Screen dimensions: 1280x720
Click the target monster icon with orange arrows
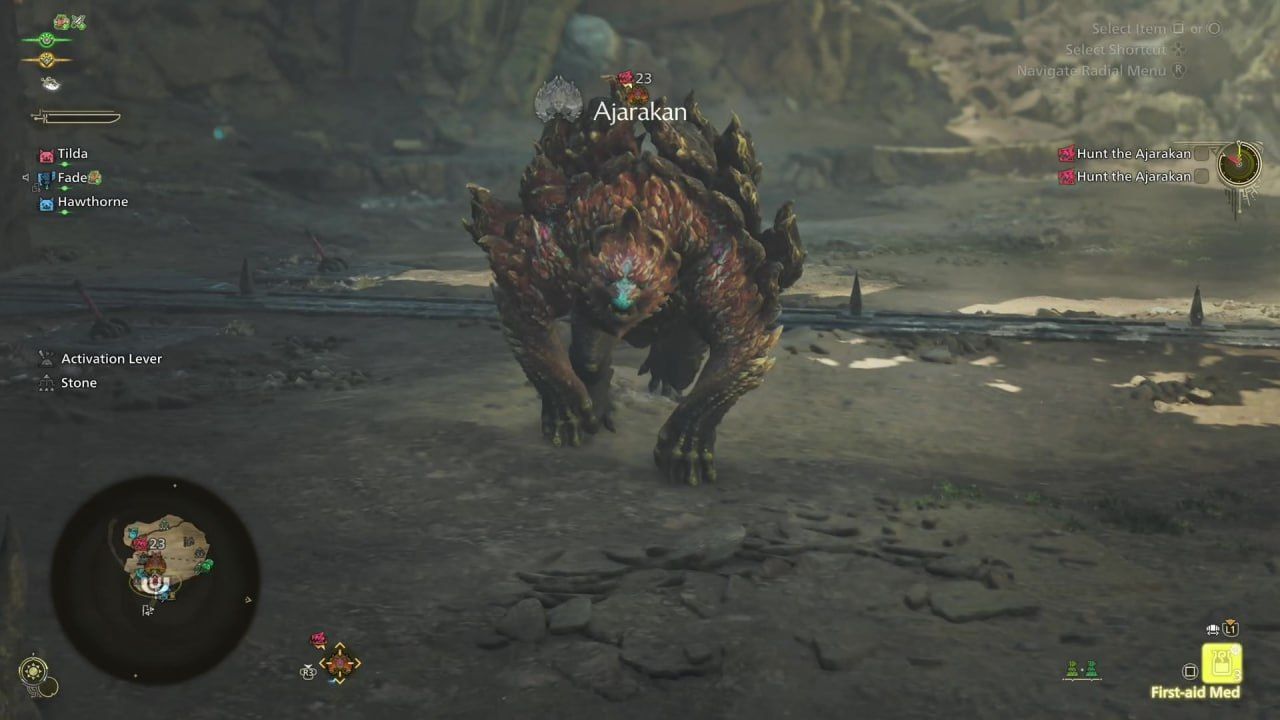(x=340, y=663)
